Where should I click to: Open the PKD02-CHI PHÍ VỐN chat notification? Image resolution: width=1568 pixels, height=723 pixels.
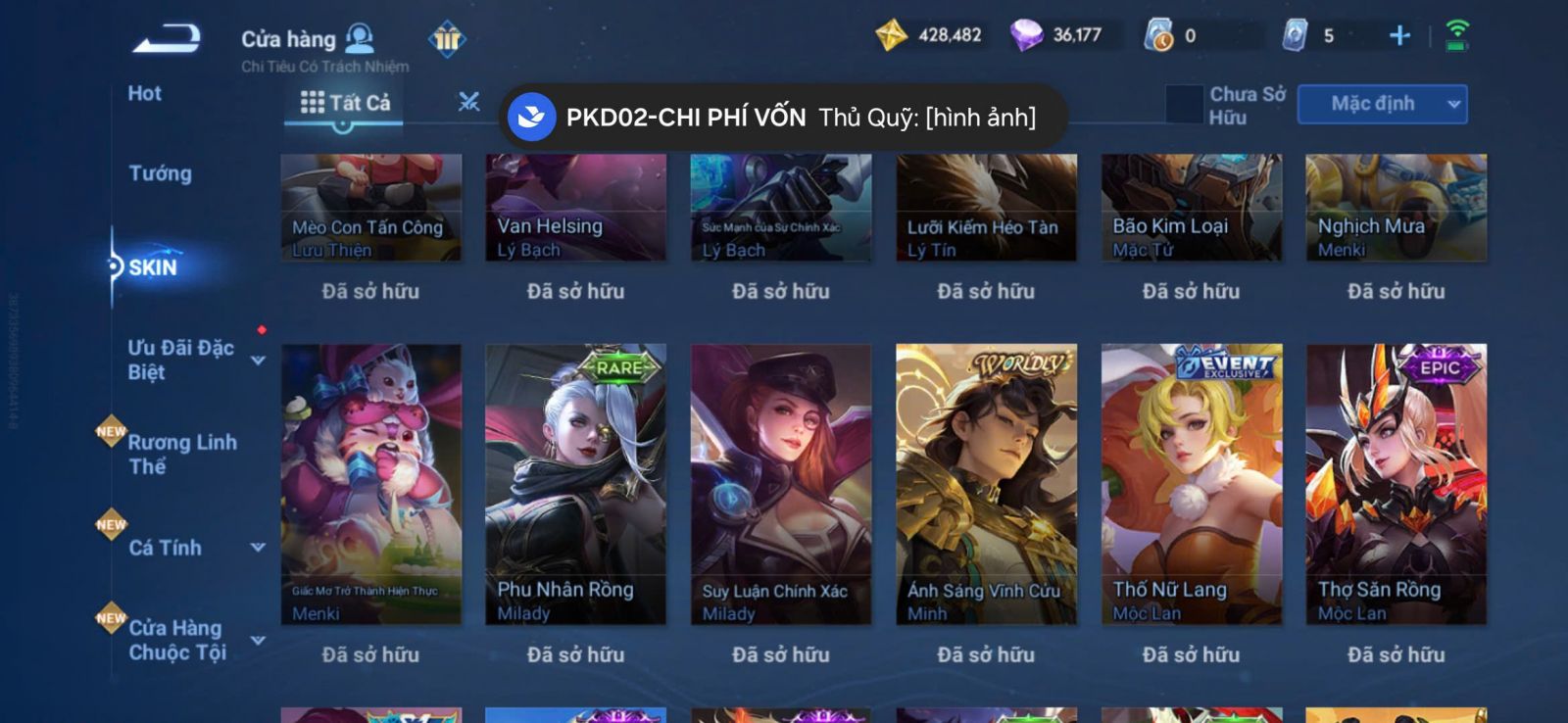coord(782,118)
